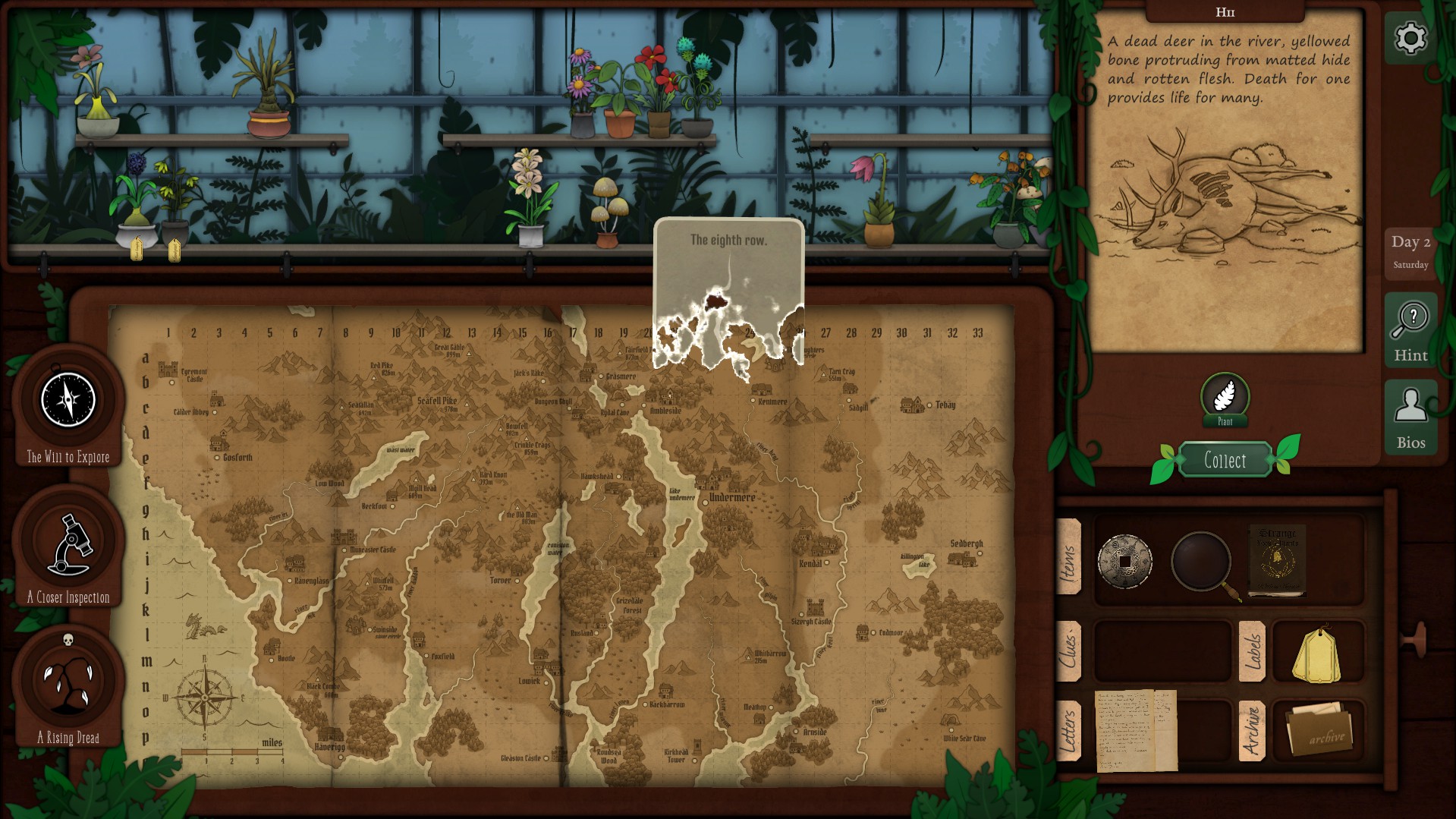Open A Closer Inspection microscope
Screen dimensions: 1456x819
69,543
